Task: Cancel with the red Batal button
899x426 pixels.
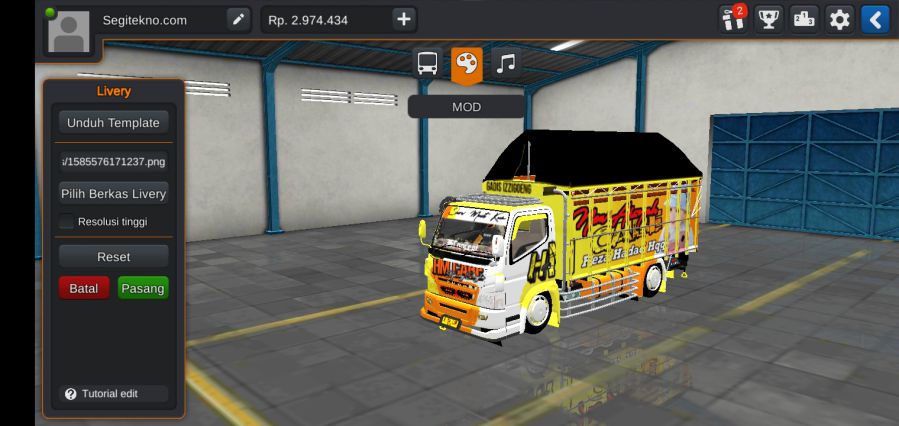Action: click(83, 288)
